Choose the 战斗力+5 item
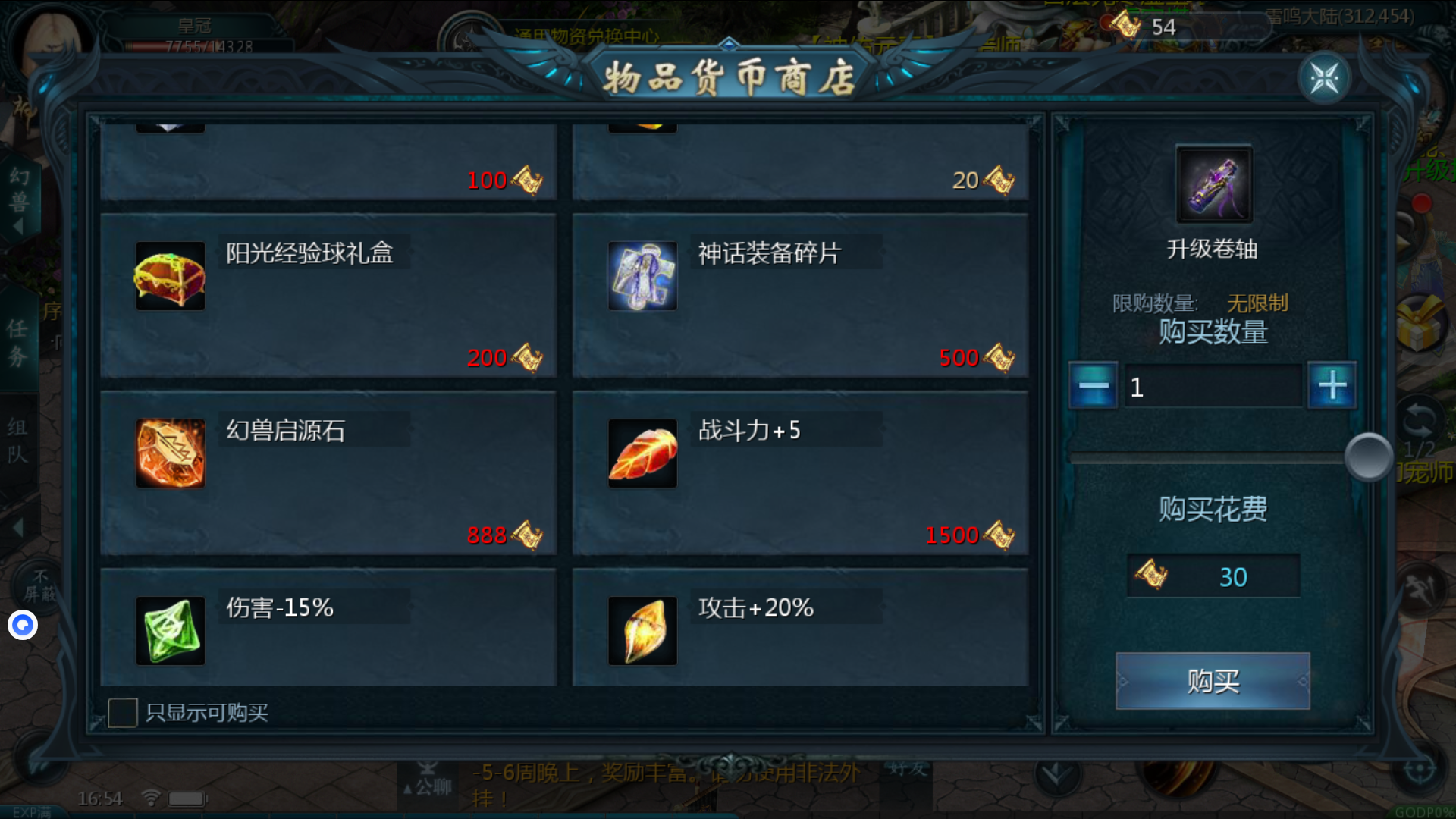1456x819 pixels. [x=800, y=473]
